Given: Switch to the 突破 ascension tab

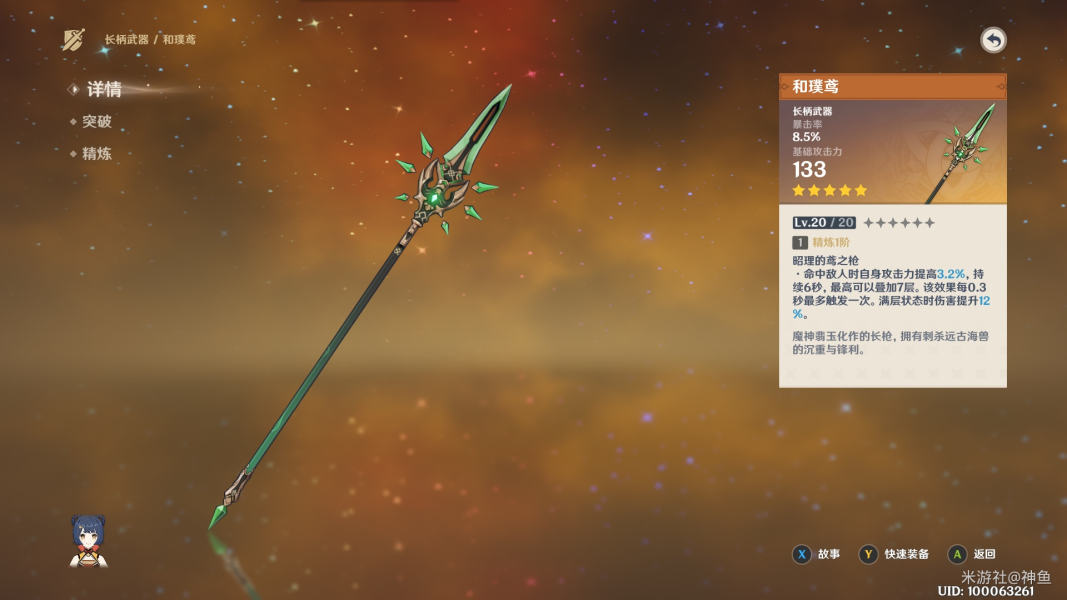Looking at the screenshot, I should coord(96,122).
